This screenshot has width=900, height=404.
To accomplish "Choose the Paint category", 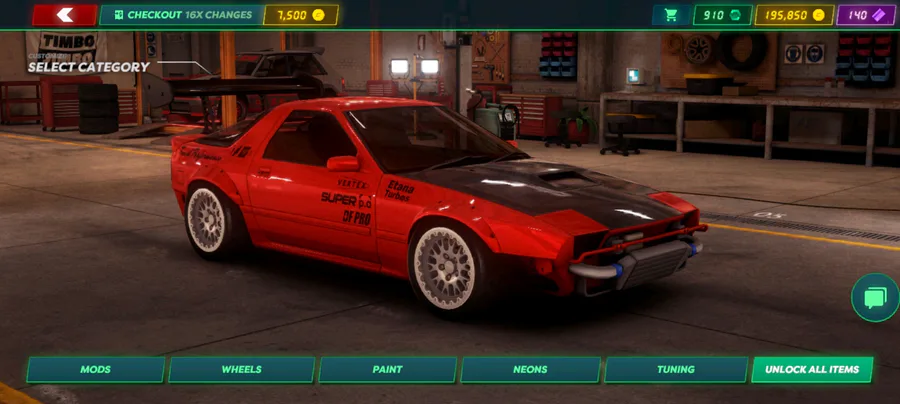I will 387,369.
